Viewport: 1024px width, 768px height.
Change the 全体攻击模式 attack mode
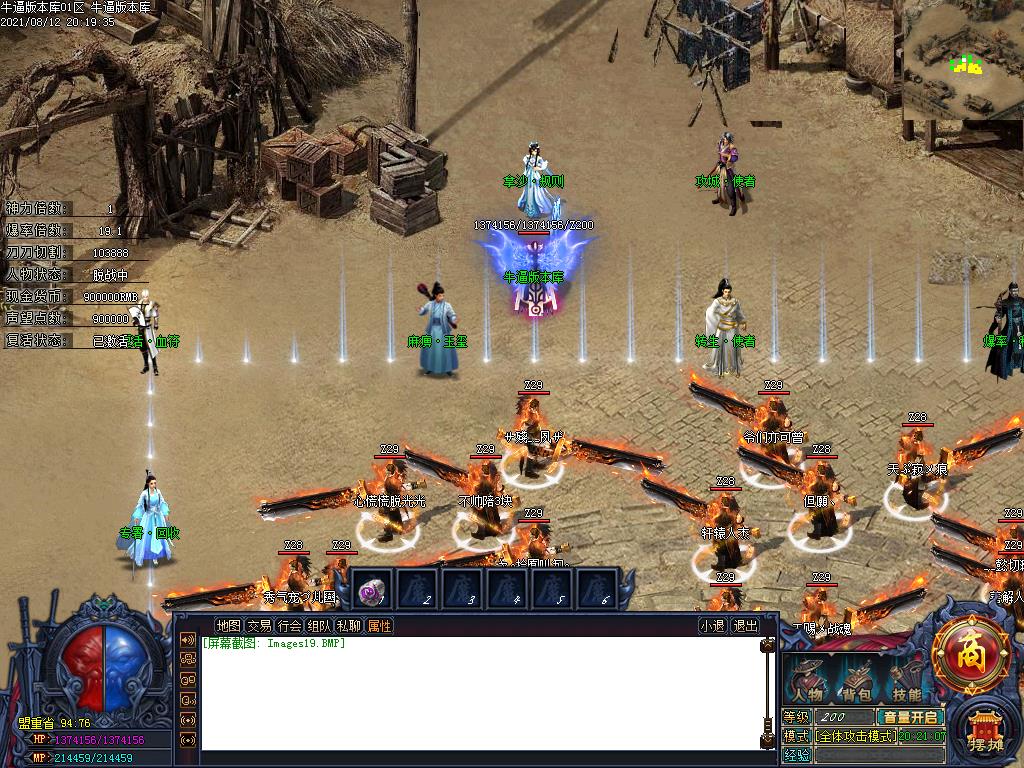pos(855,736)
